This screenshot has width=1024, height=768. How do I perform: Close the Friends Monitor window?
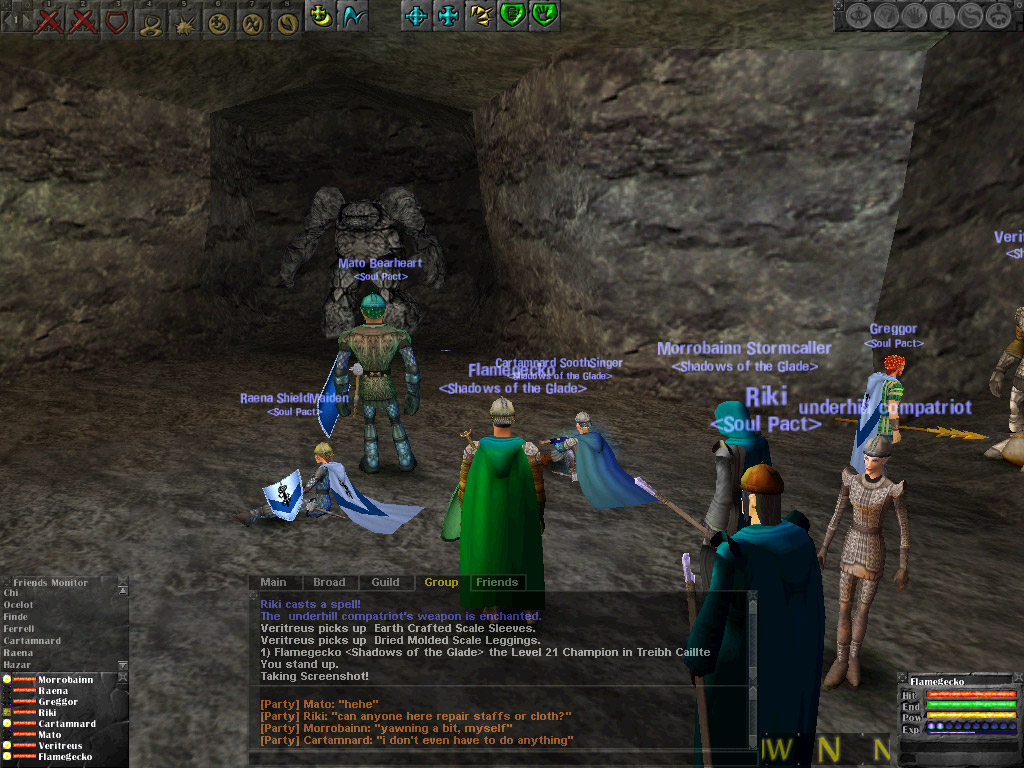point(121,581)
